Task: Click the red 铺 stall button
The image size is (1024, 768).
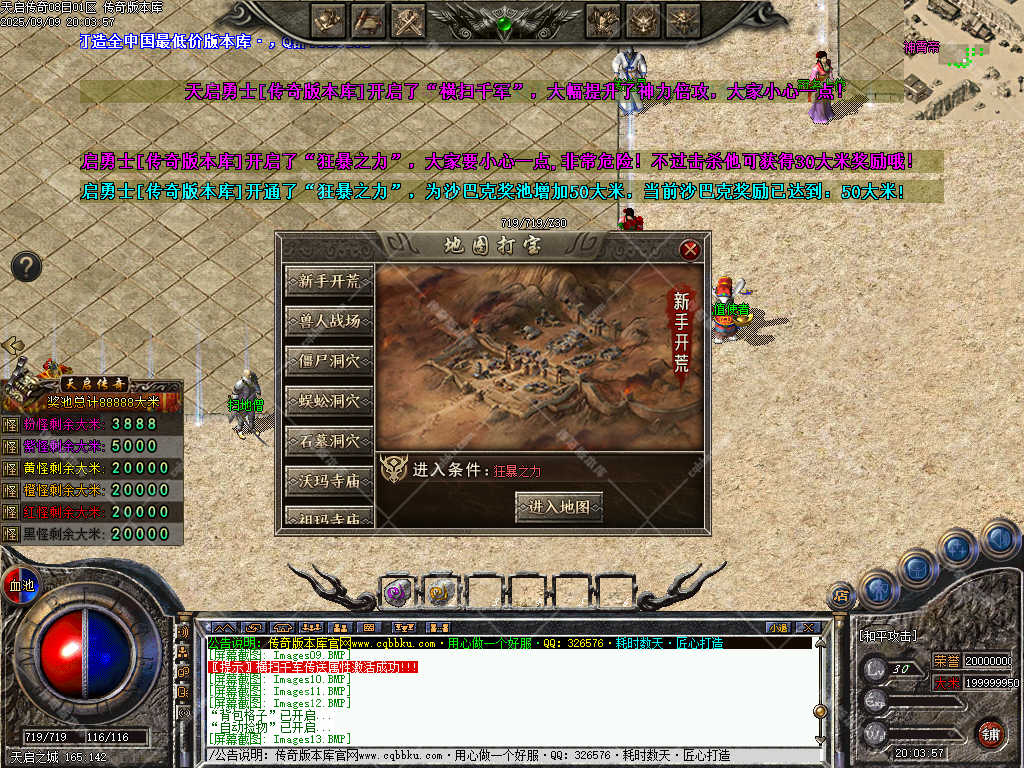Action: tap(990, 733)
